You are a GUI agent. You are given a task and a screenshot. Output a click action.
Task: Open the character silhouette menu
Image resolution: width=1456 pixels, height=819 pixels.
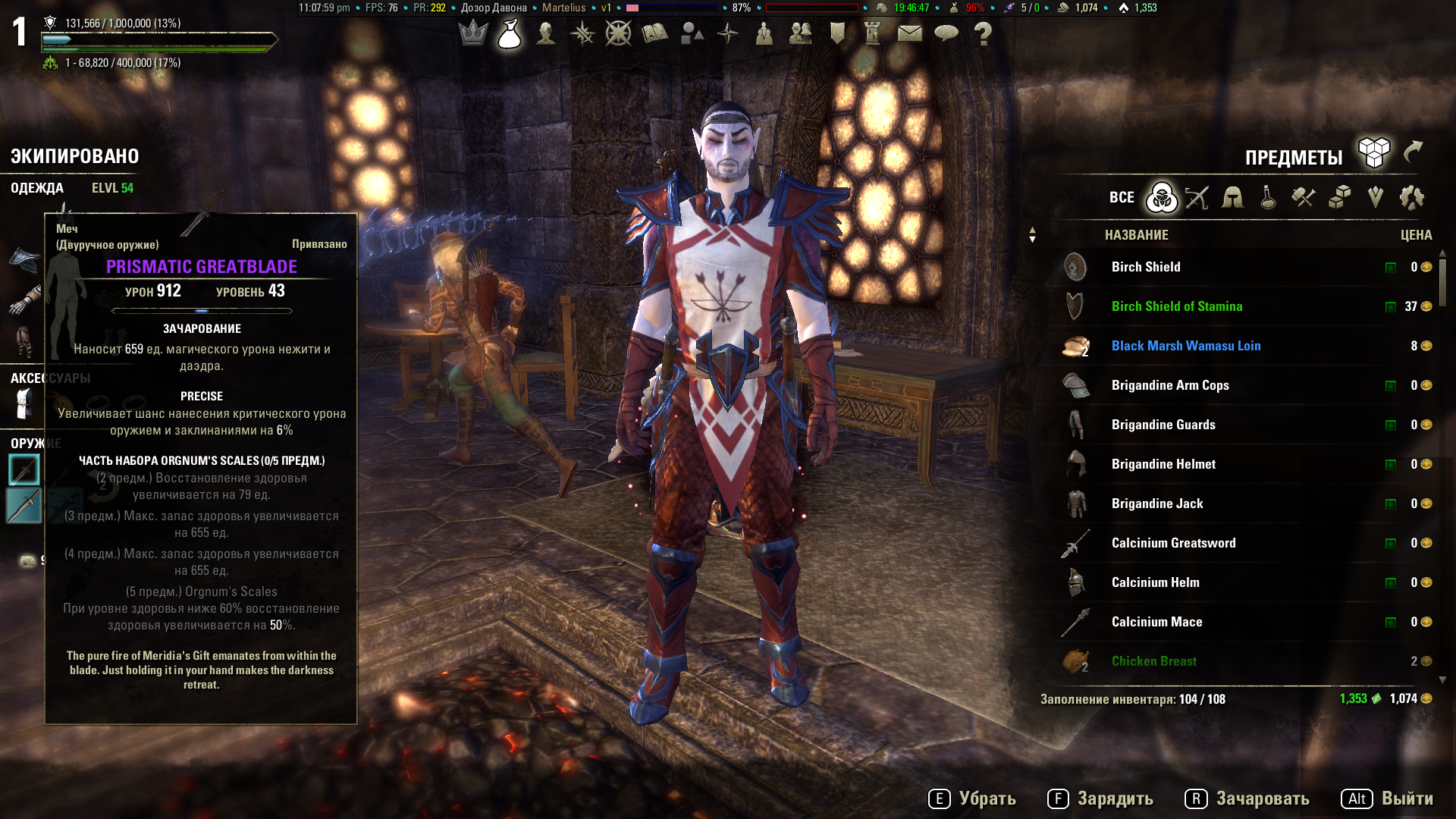tap(546, 33)
